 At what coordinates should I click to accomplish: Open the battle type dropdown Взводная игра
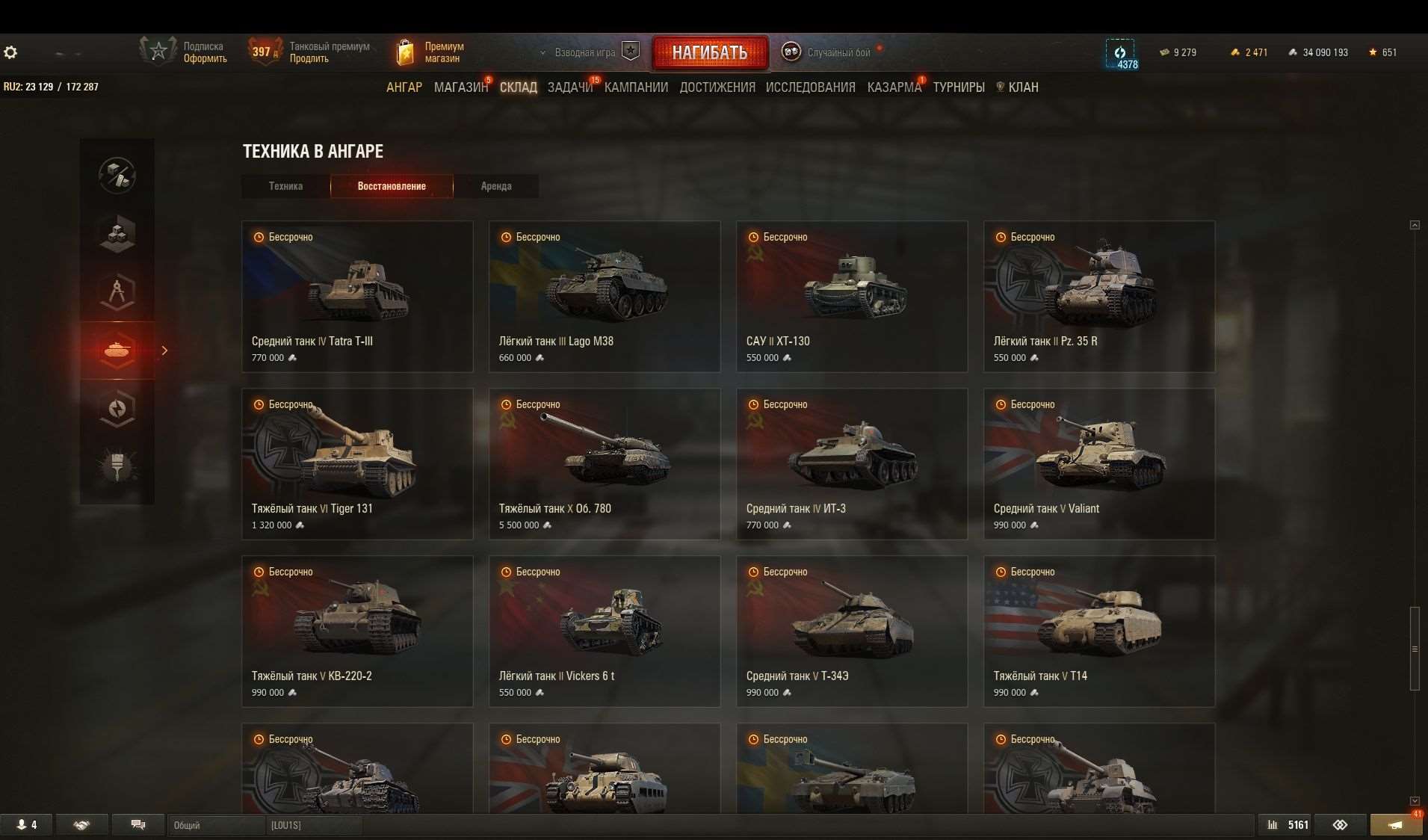(x=584, y=52)
